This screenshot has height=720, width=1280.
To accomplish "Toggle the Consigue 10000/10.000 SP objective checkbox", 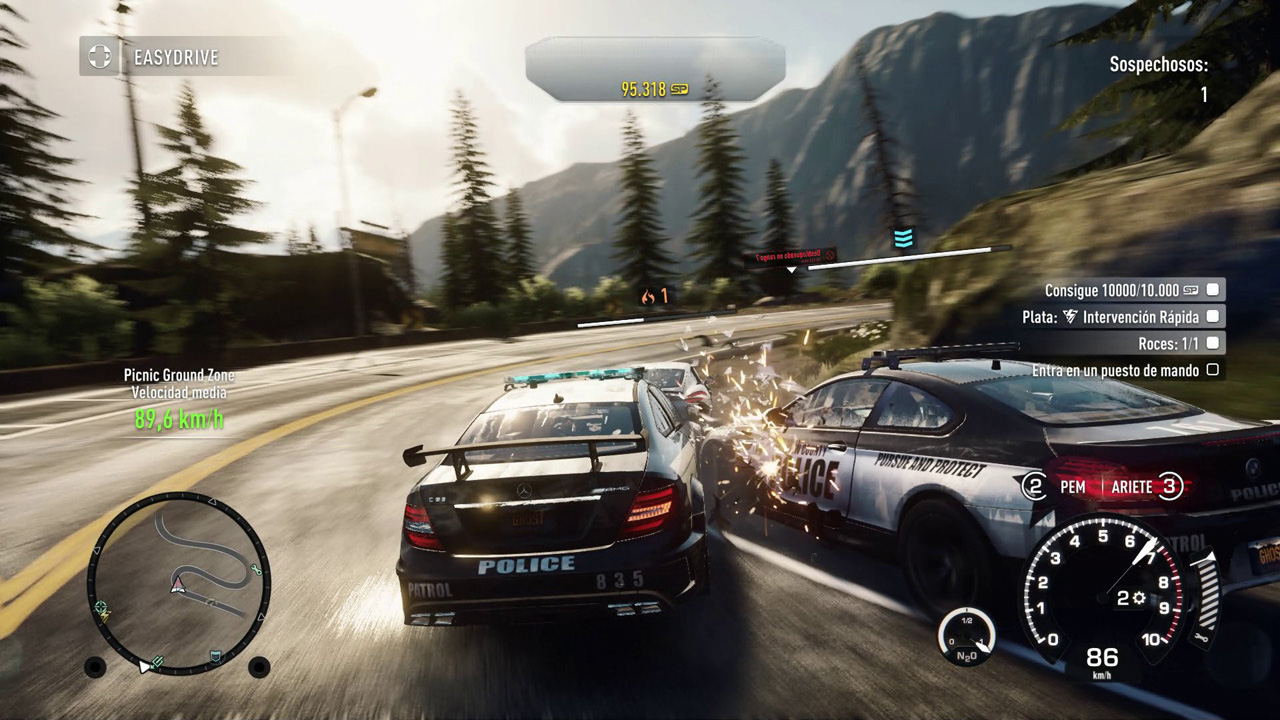I will [x=1213, y=290].
